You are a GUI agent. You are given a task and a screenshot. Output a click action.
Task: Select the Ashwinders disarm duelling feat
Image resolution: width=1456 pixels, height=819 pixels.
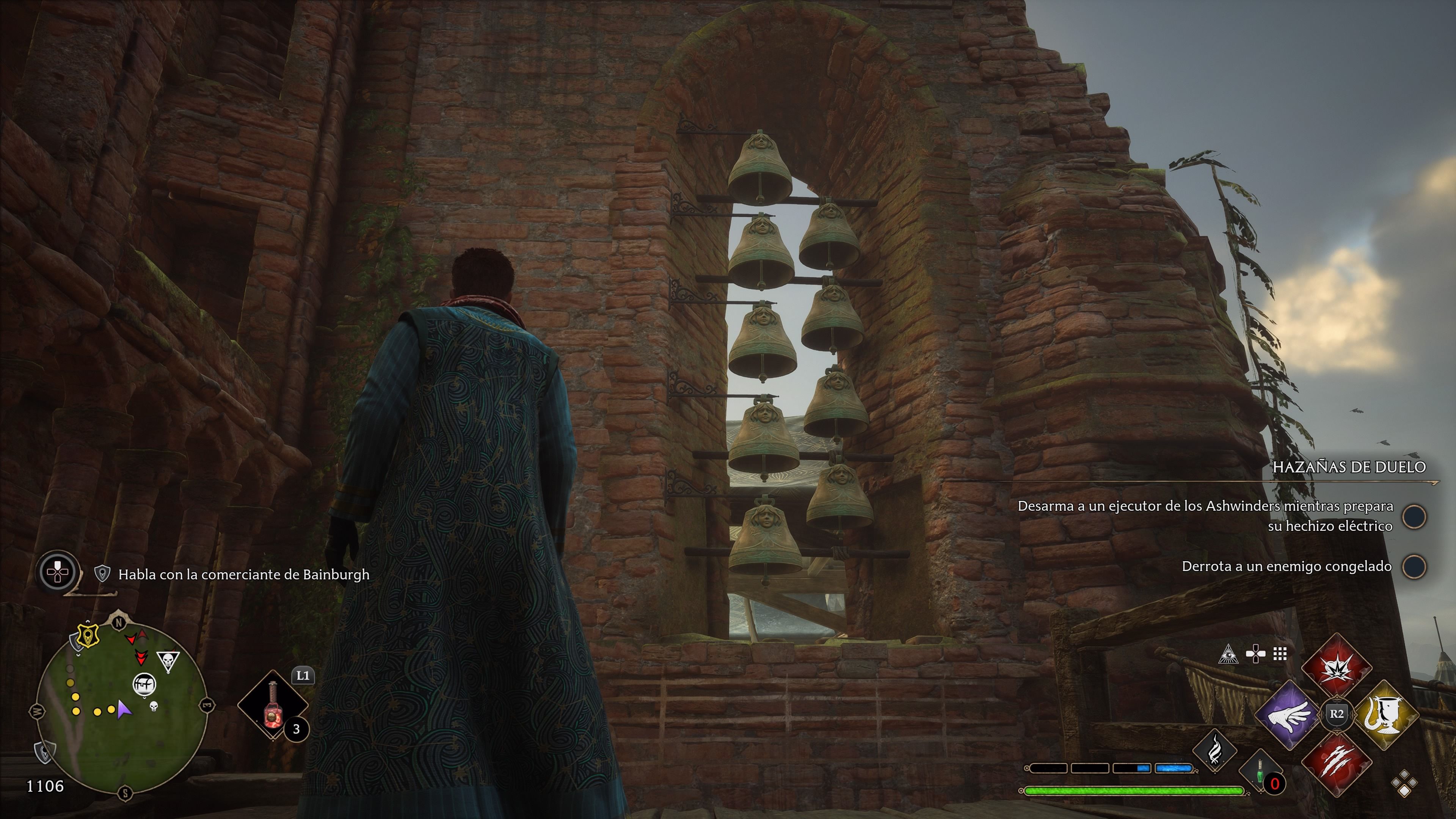point(1205,516)
